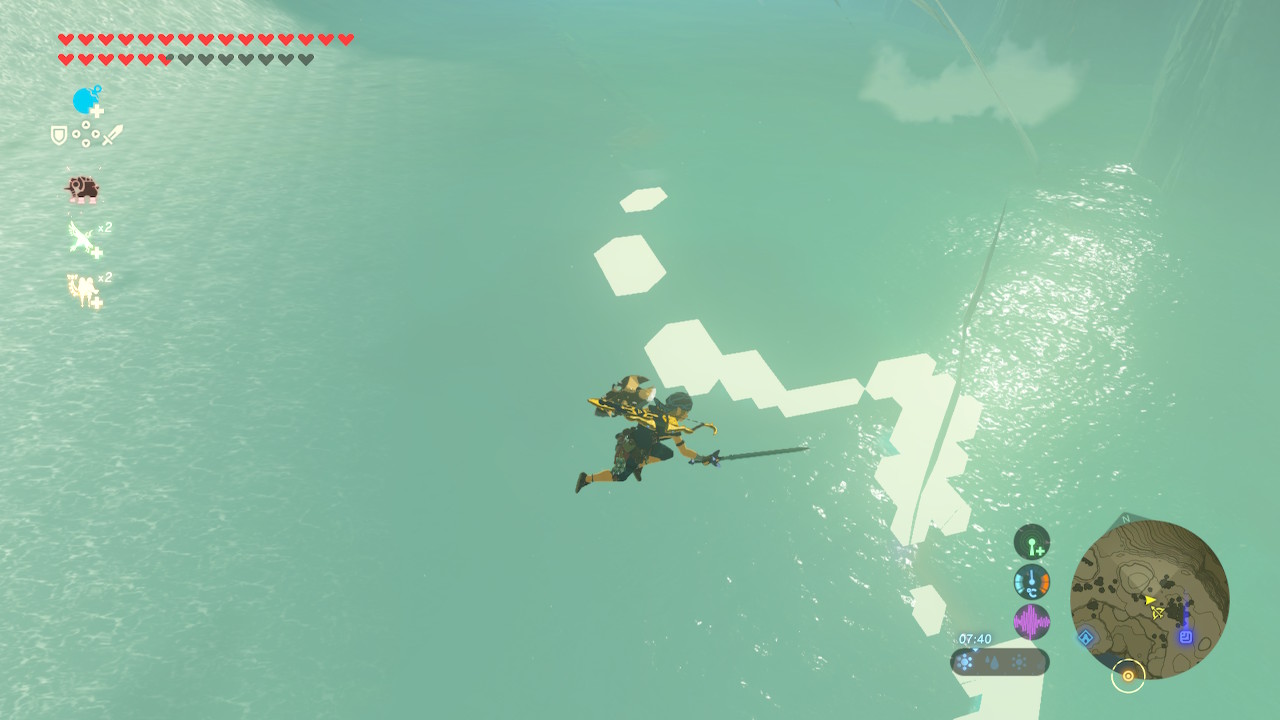Click the shield icon beside the d-pad

(60, 135)
